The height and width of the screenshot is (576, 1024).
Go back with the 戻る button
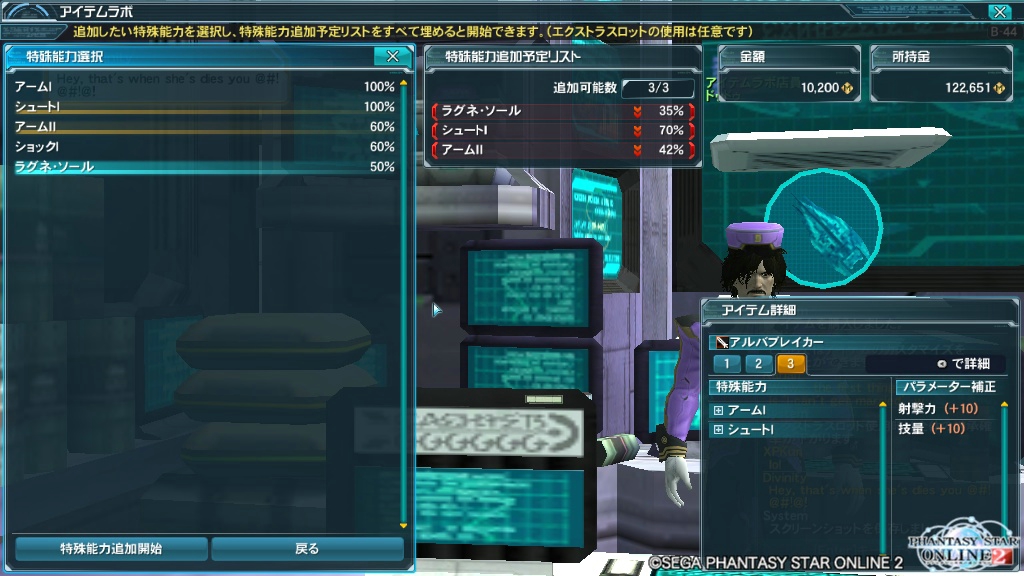(x=307, y=549)
